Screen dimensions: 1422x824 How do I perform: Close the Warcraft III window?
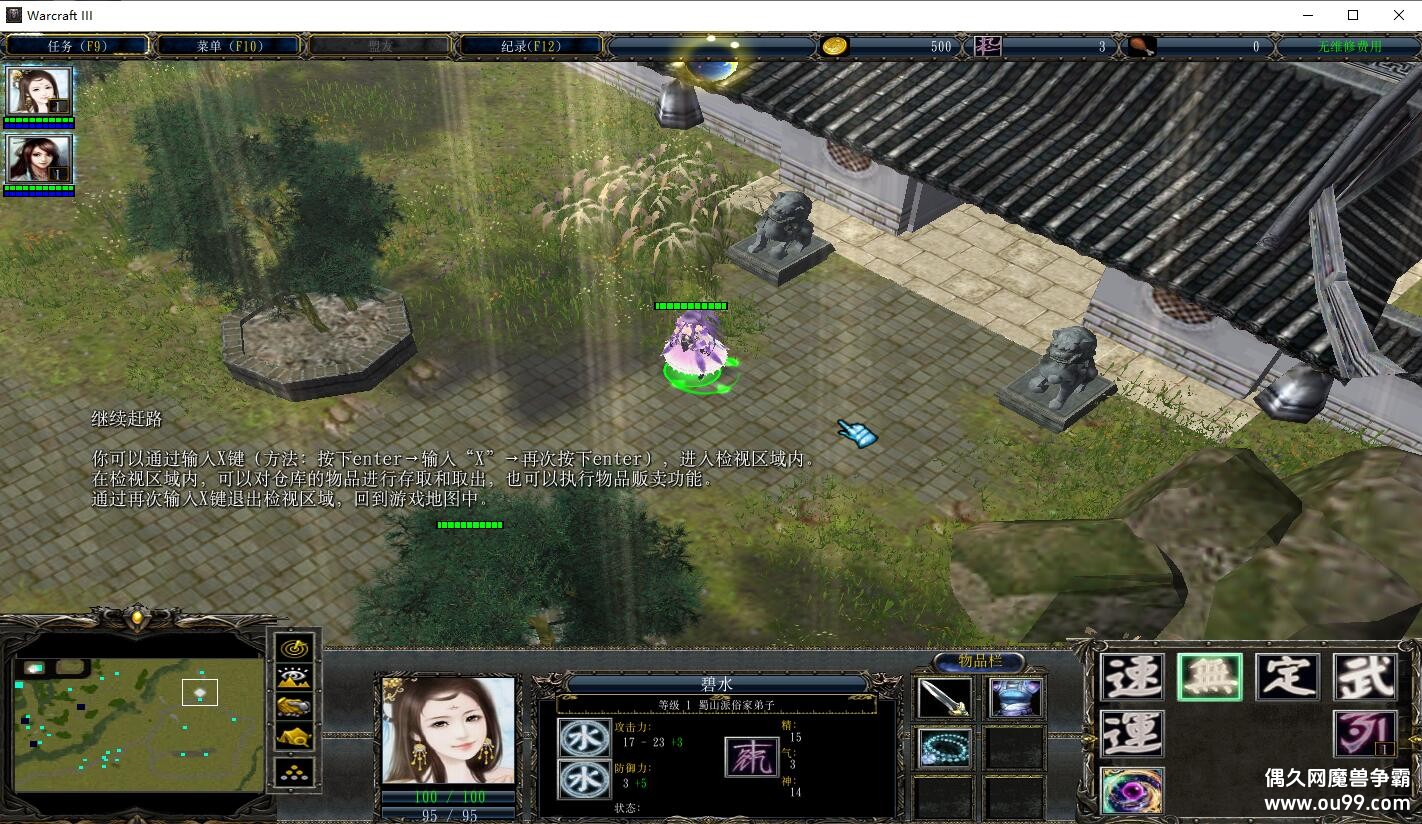[1398, 15]
